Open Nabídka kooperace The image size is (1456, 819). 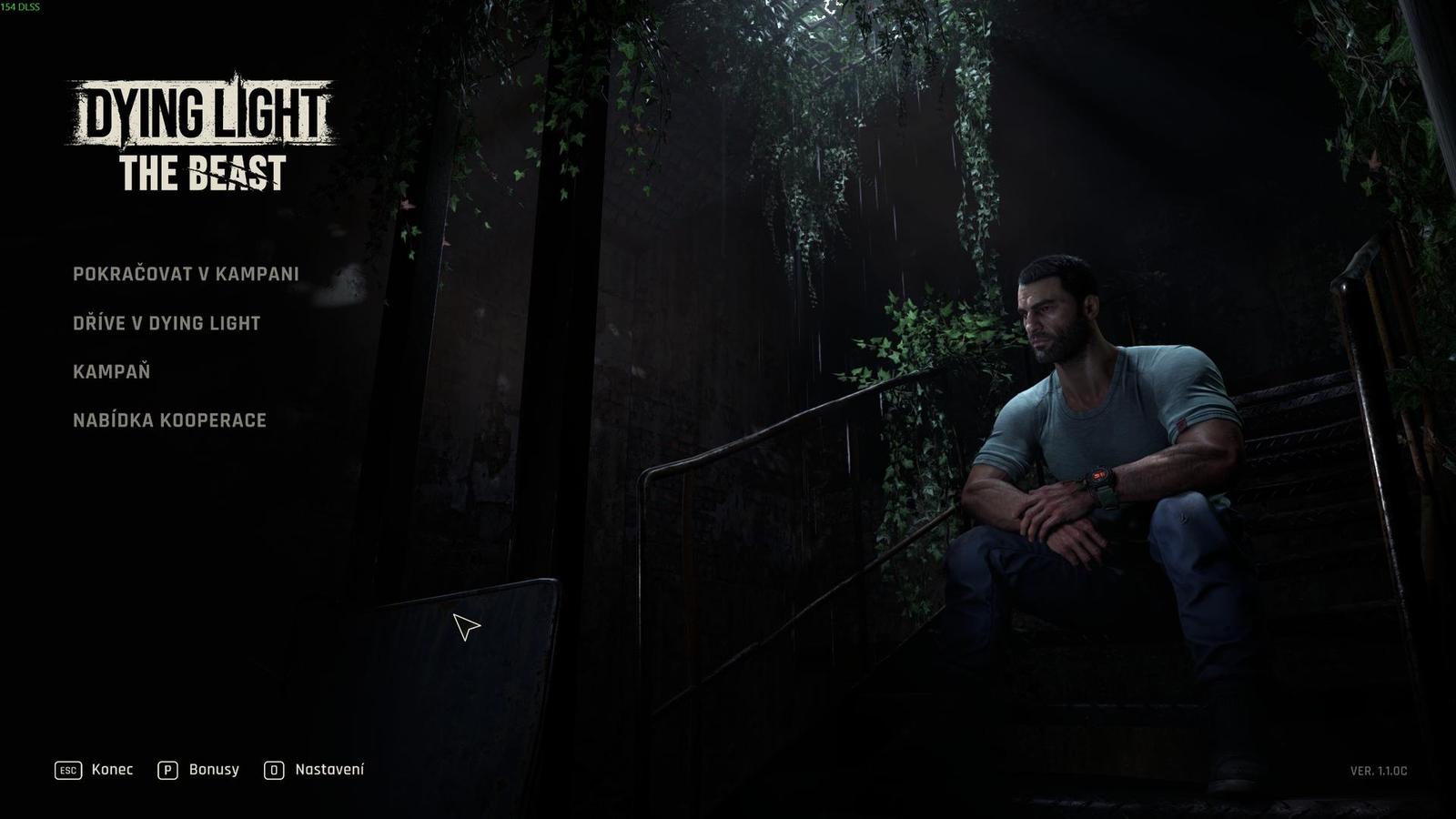coord(170,420)
